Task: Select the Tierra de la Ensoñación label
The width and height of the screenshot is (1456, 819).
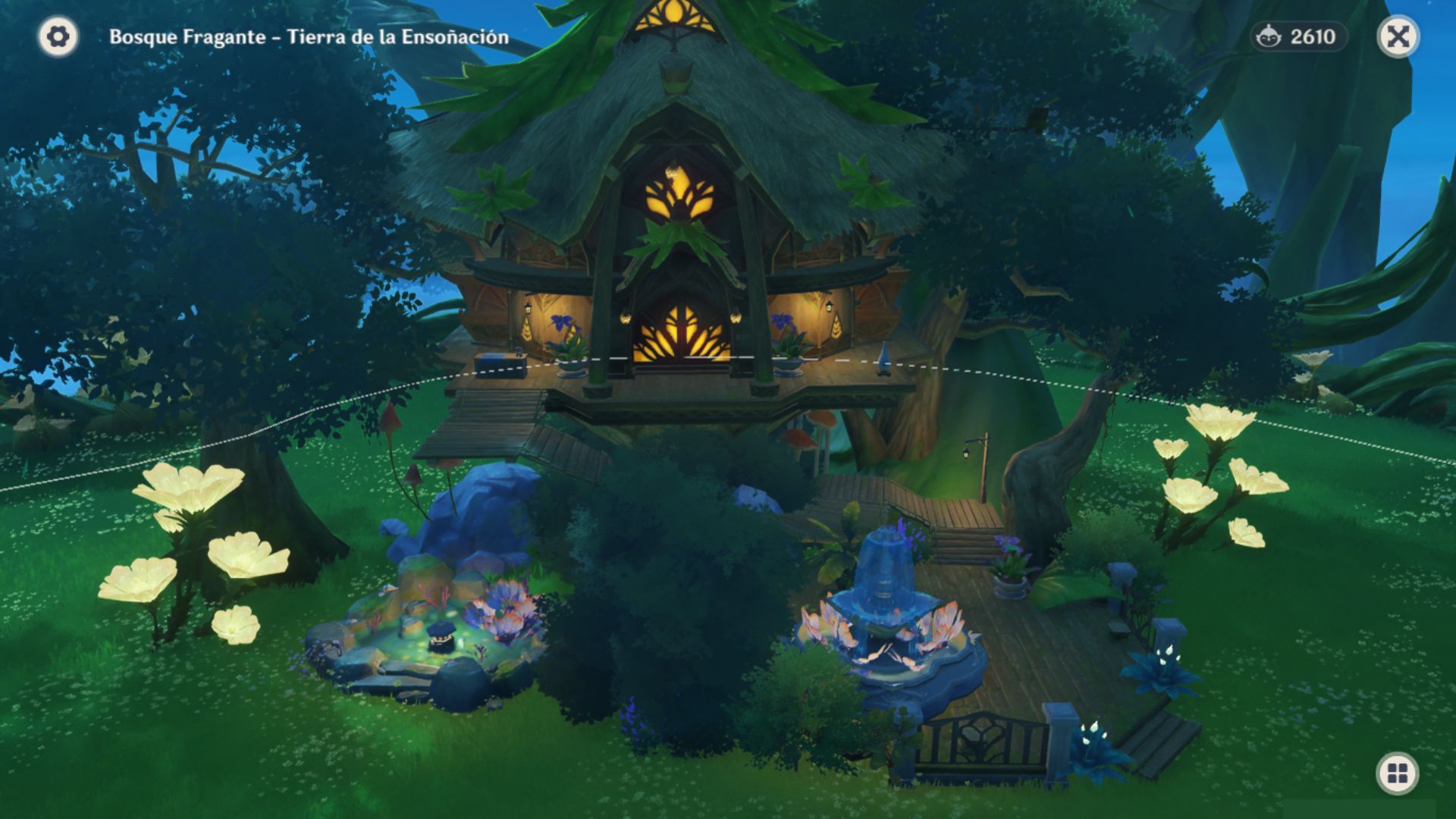Action: tap(398, 35)
